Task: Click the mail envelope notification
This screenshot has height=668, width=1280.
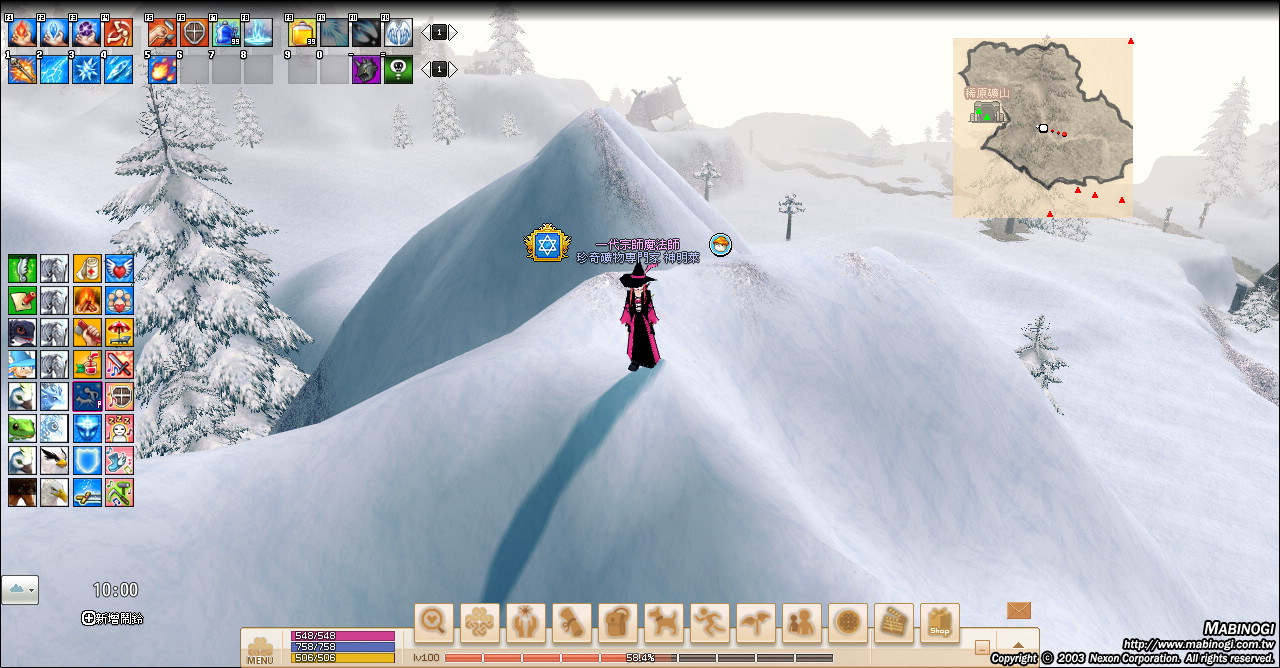Action: [1018, 610]
